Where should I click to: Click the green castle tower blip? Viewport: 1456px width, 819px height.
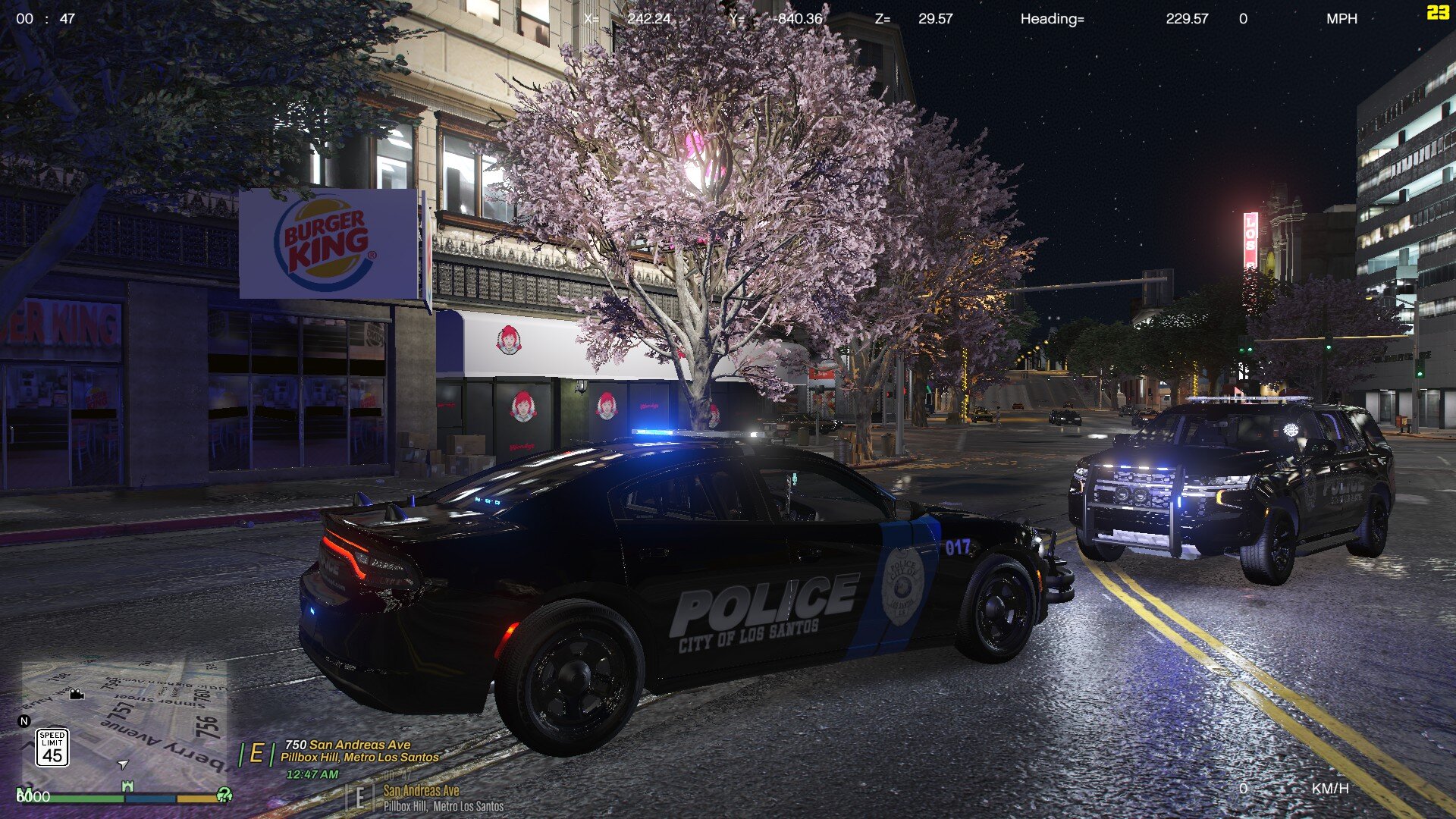tap(127, 787)
